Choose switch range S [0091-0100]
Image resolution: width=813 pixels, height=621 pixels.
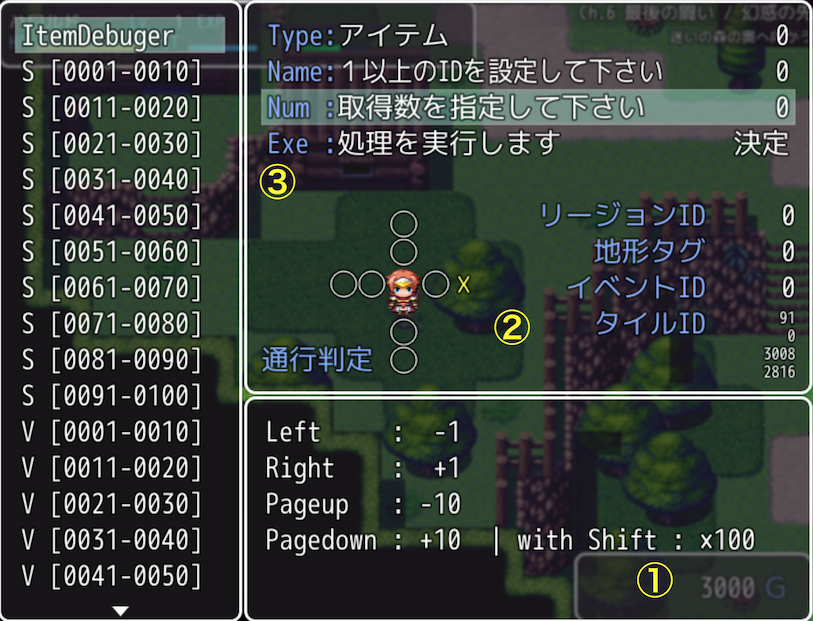click(110, 396)
